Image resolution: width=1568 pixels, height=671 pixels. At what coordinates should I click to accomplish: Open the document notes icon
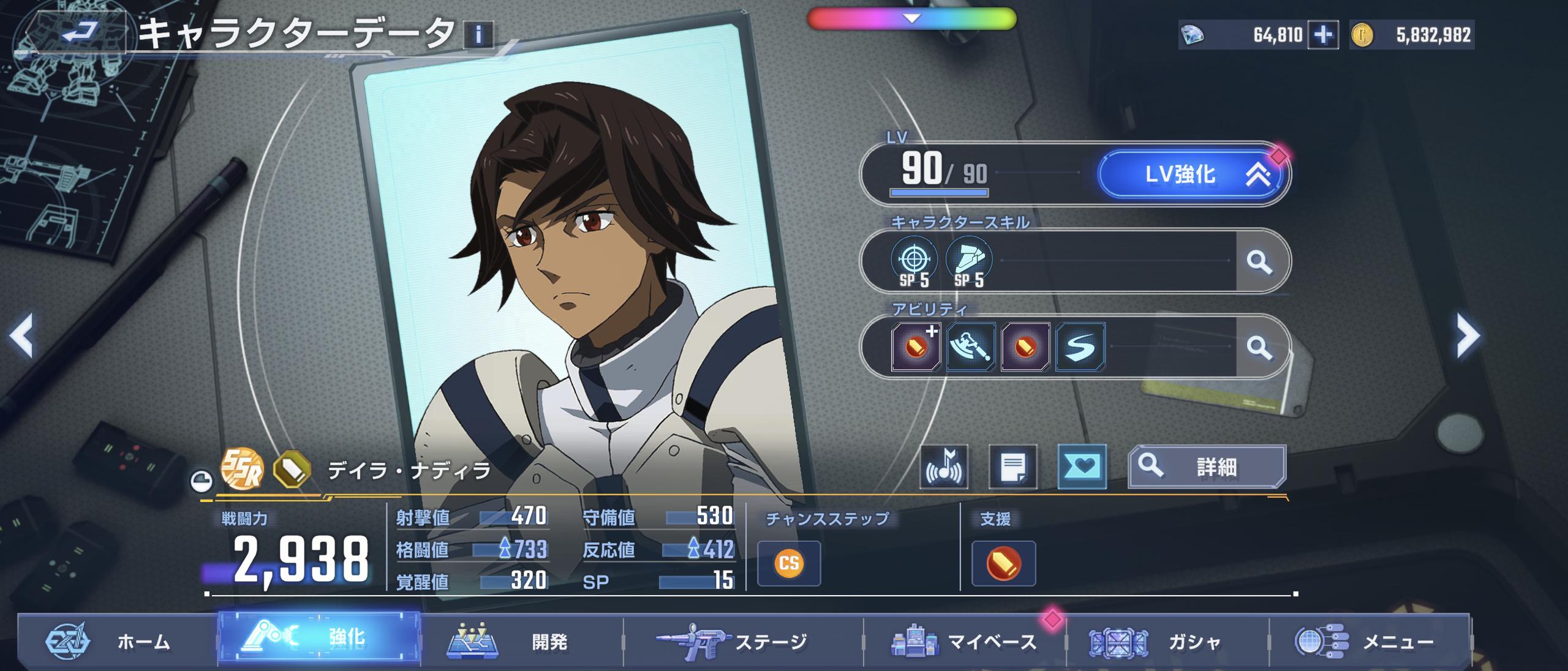pos(1012,467)
